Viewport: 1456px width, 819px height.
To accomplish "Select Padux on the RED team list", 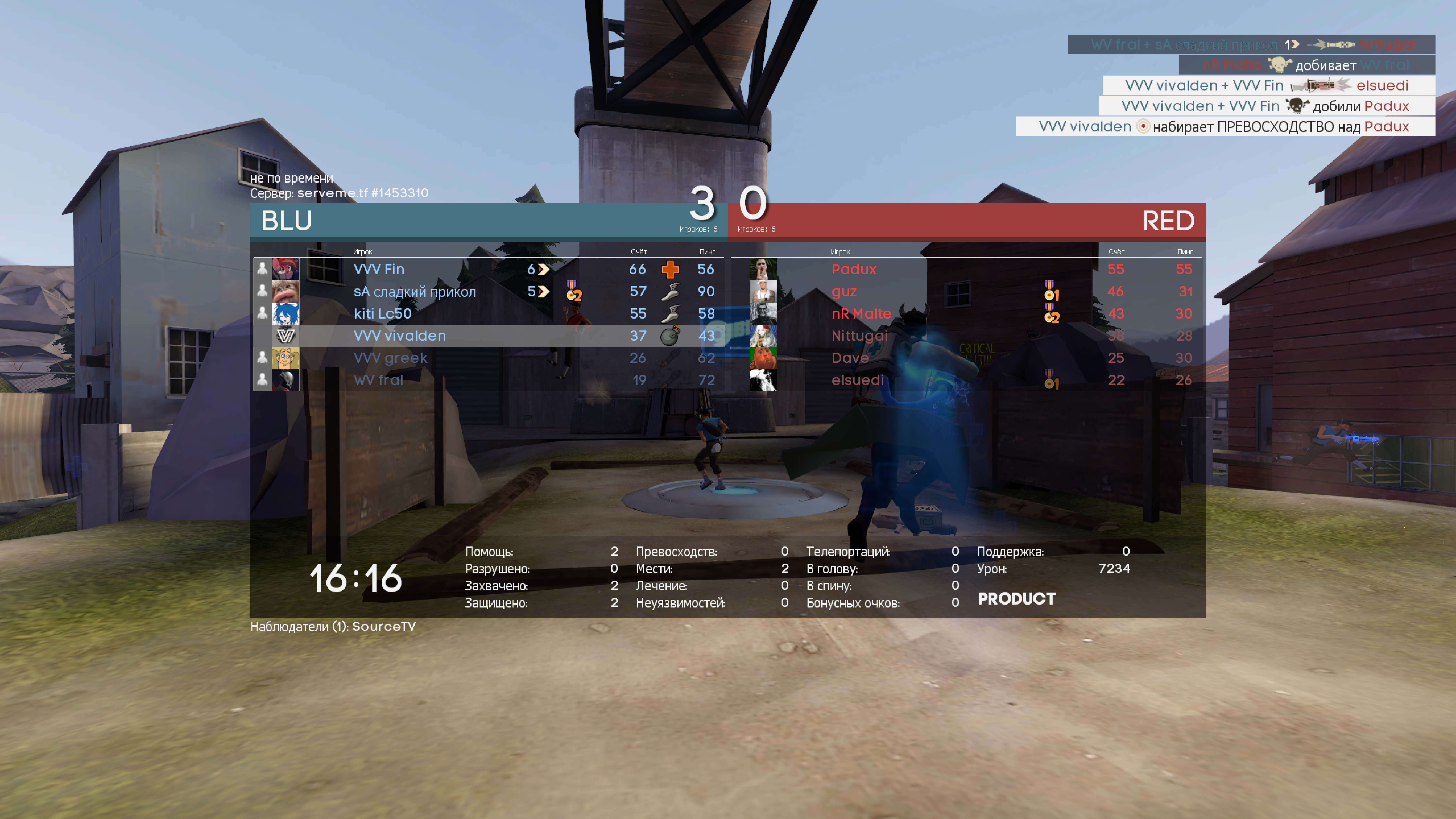I will tap(853, 269).
